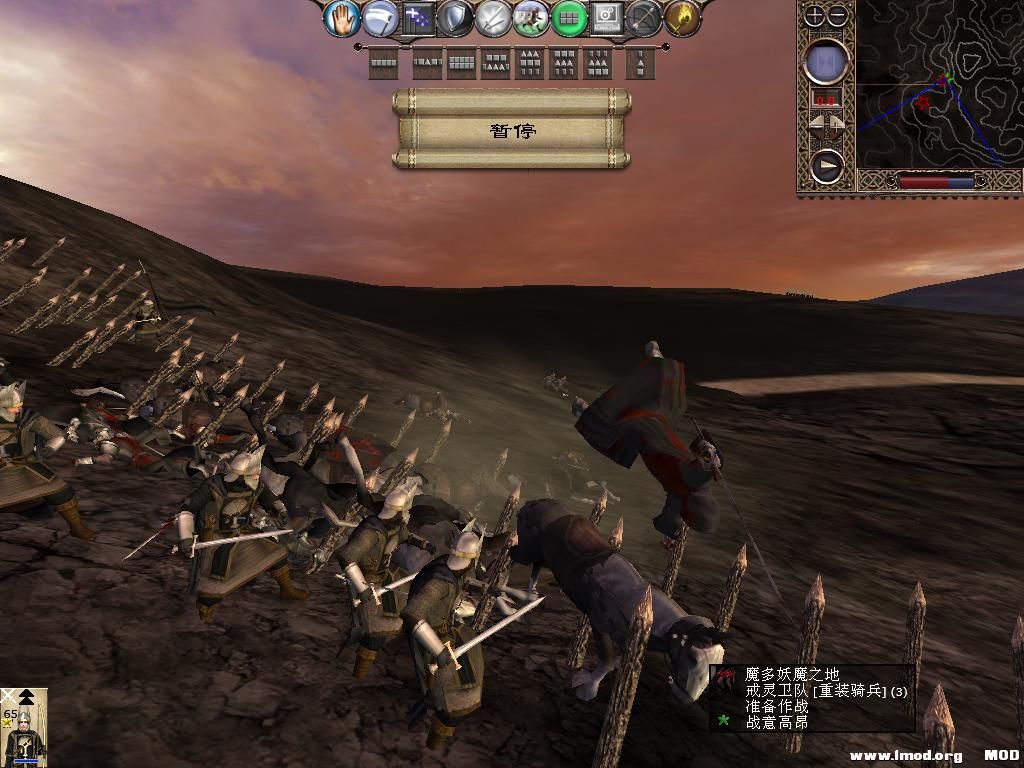Open the gear panel icon in the toolbar
Screen dimensions: 1024x768
(x=606, y=18)
